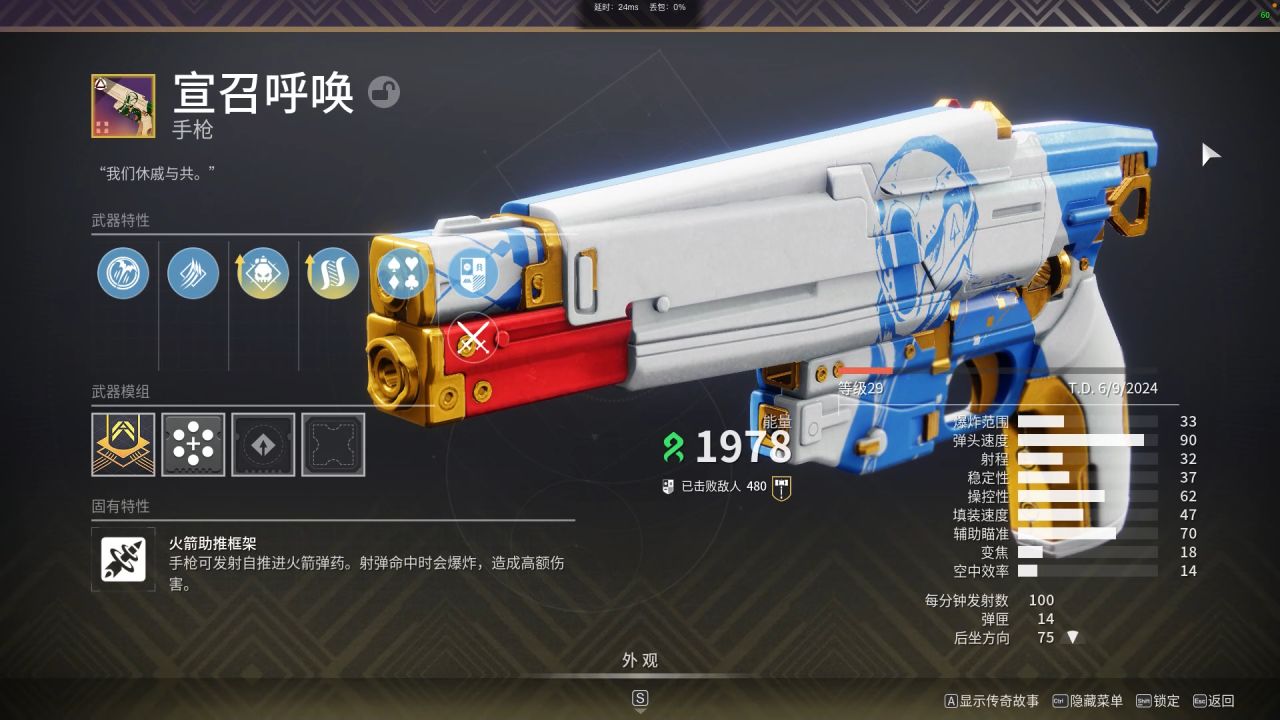The width and height of the screenshot is (1280, 720).
Task: Select the empty mod socket with plus circles
Action: pyautogui.click(x=192, y=444)
